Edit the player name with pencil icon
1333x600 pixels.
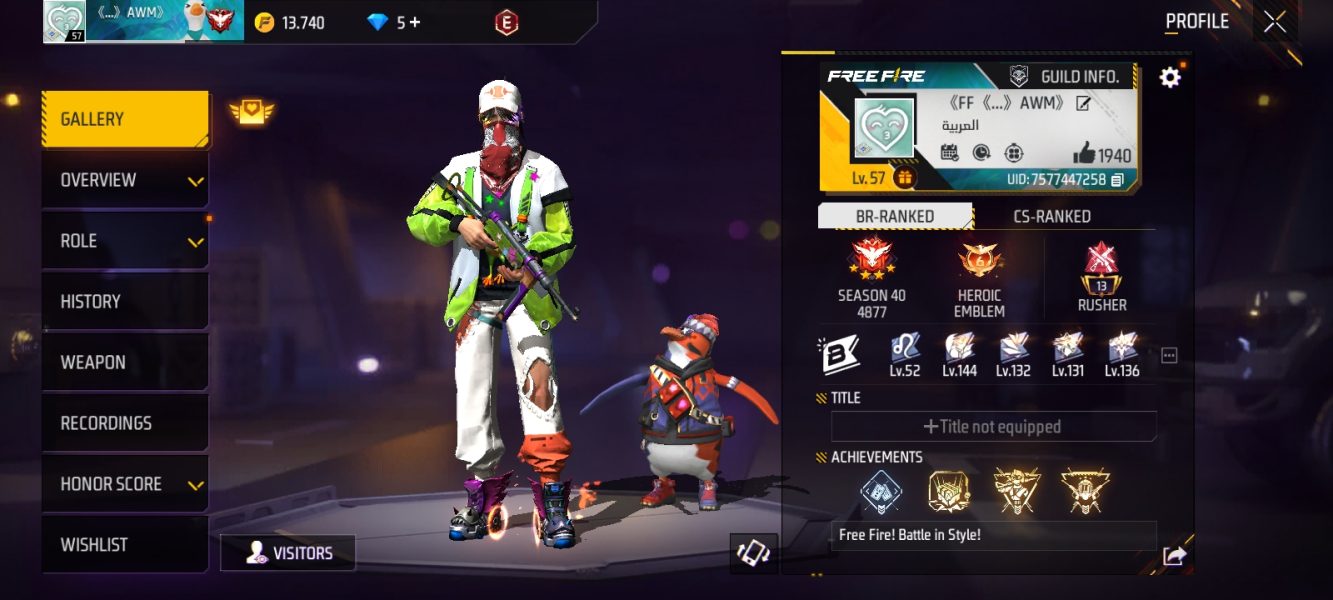point(1083,103)
